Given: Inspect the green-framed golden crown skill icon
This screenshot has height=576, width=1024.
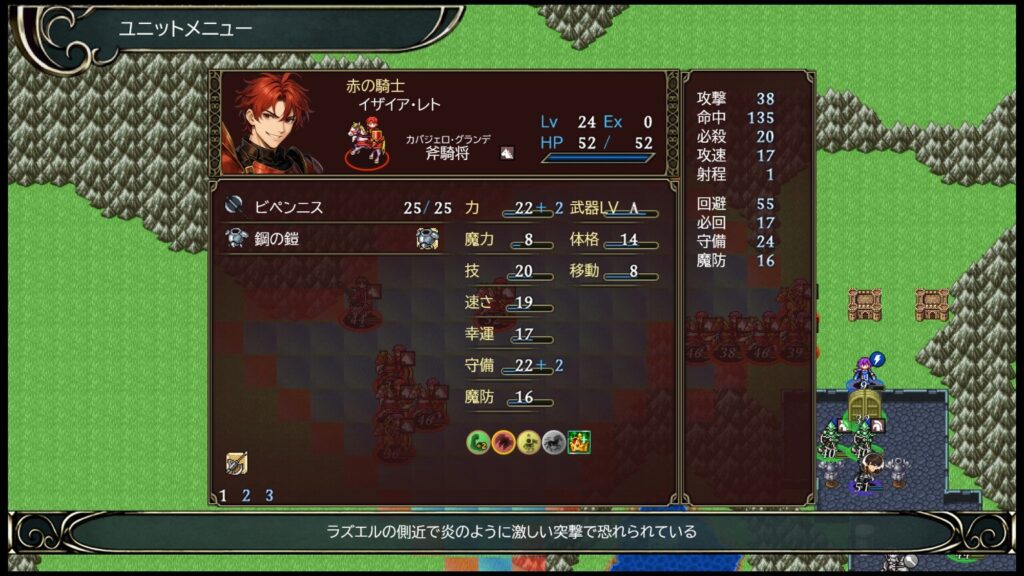Looking at the screenshot, I should 579,441.
